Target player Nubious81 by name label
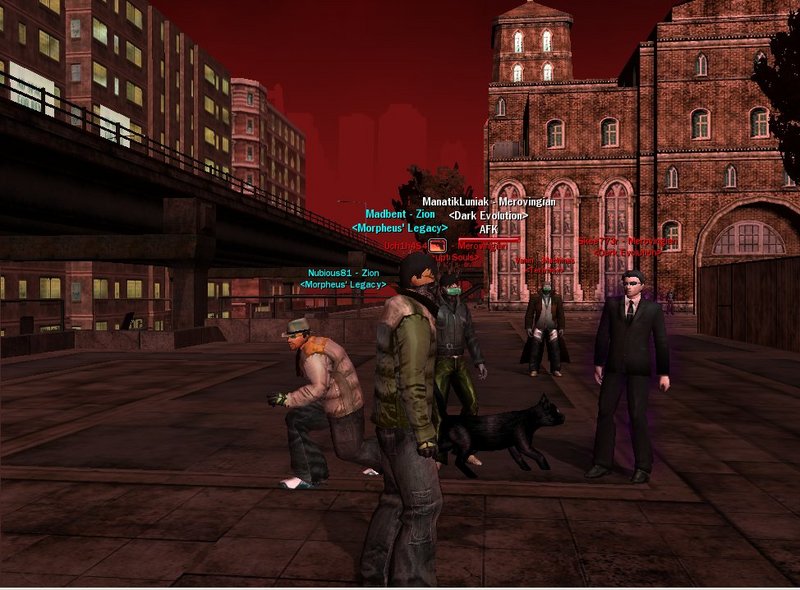This screenshot has height=590, width=800. (x=343, y=272)
